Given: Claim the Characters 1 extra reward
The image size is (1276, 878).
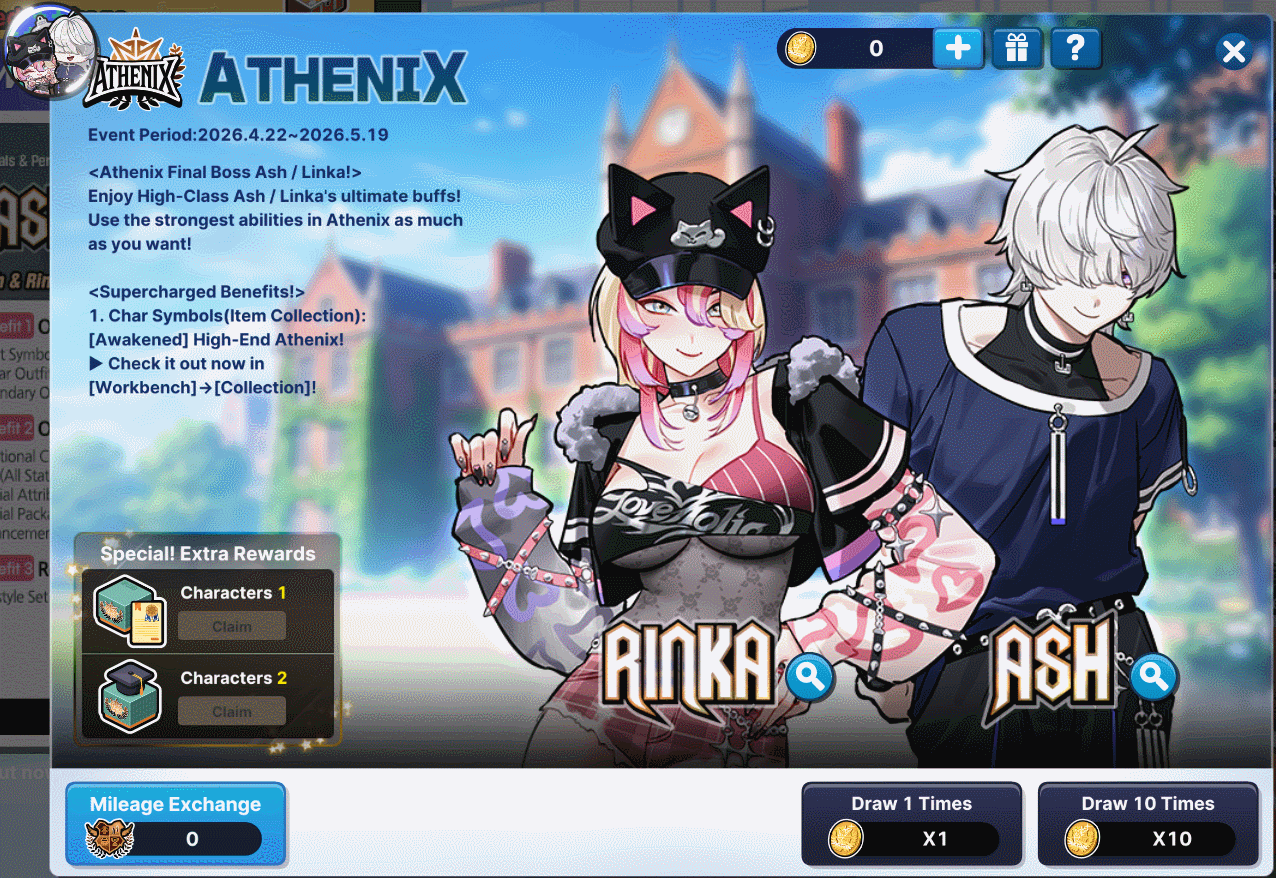Looking at the screenshot, I should click(x=232, y=627).
